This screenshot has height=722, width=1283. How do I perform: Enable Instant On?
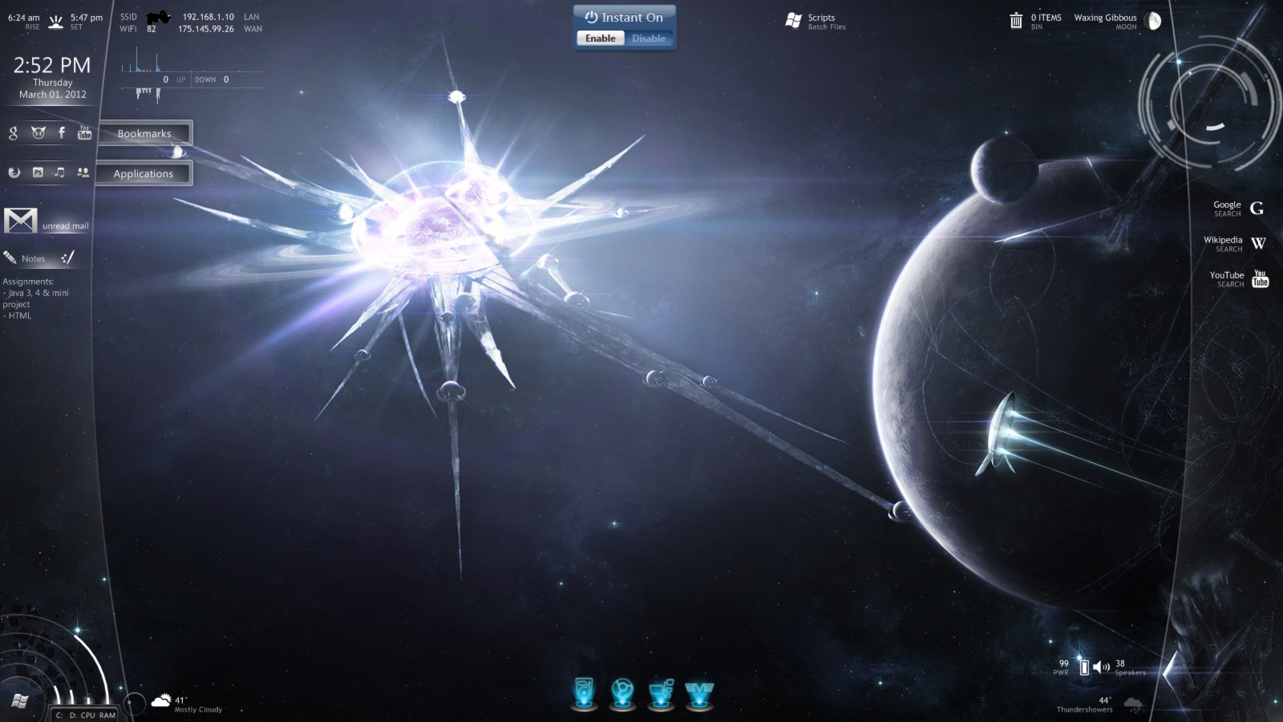click(600, 38)
